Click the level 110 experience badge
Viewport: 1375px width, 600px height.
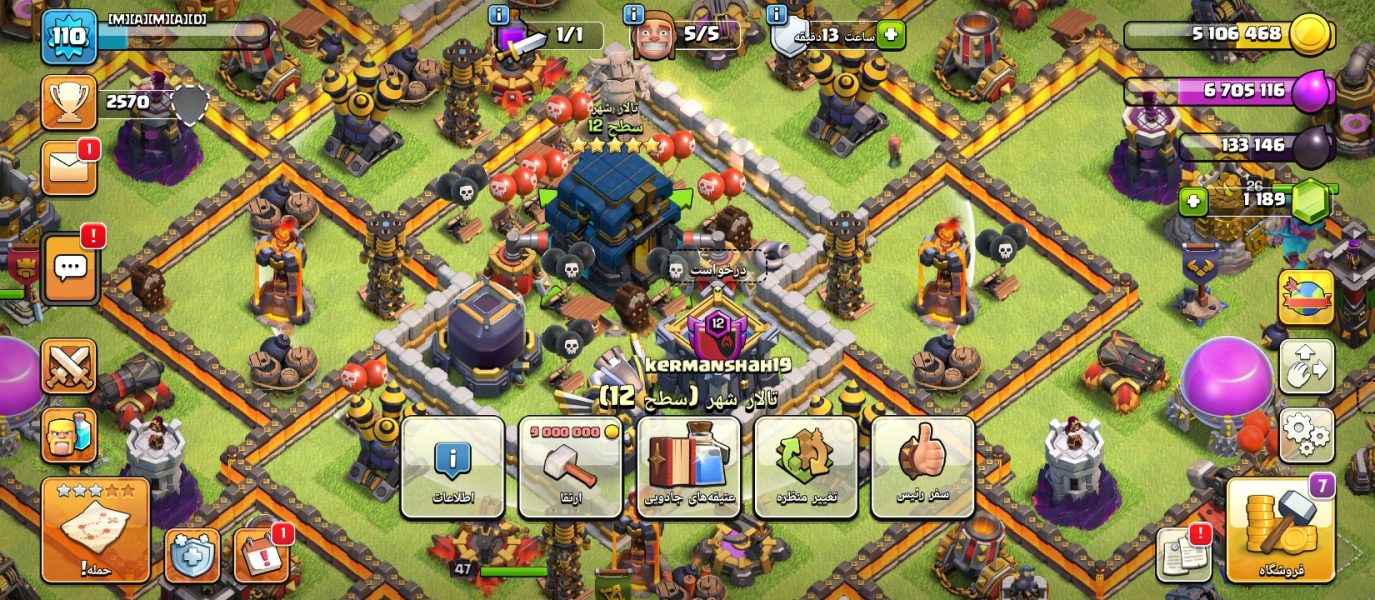tap(69, 37)
